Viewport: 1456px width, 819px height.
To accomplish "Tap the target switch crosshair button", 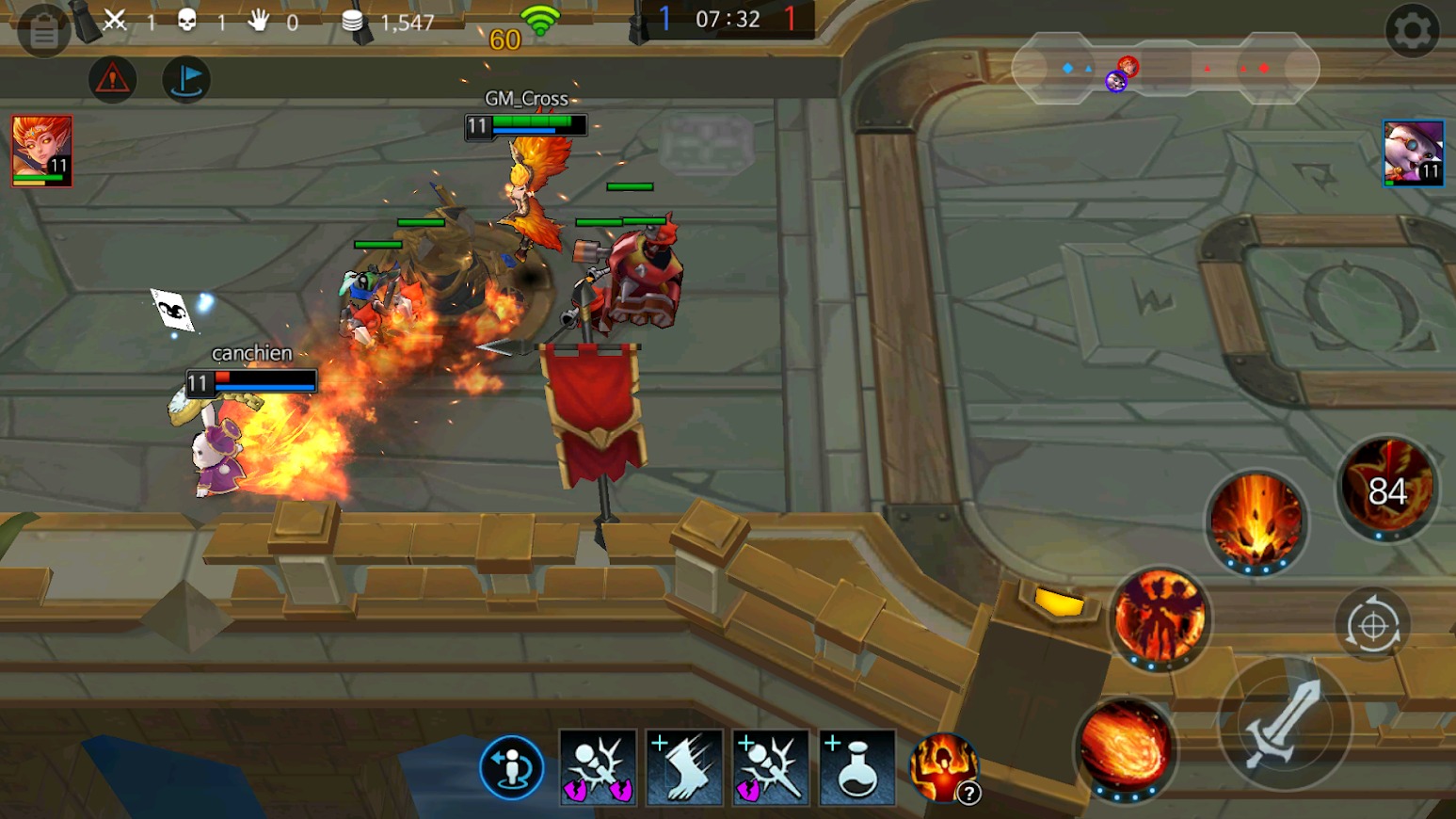I will (1372, 625).
